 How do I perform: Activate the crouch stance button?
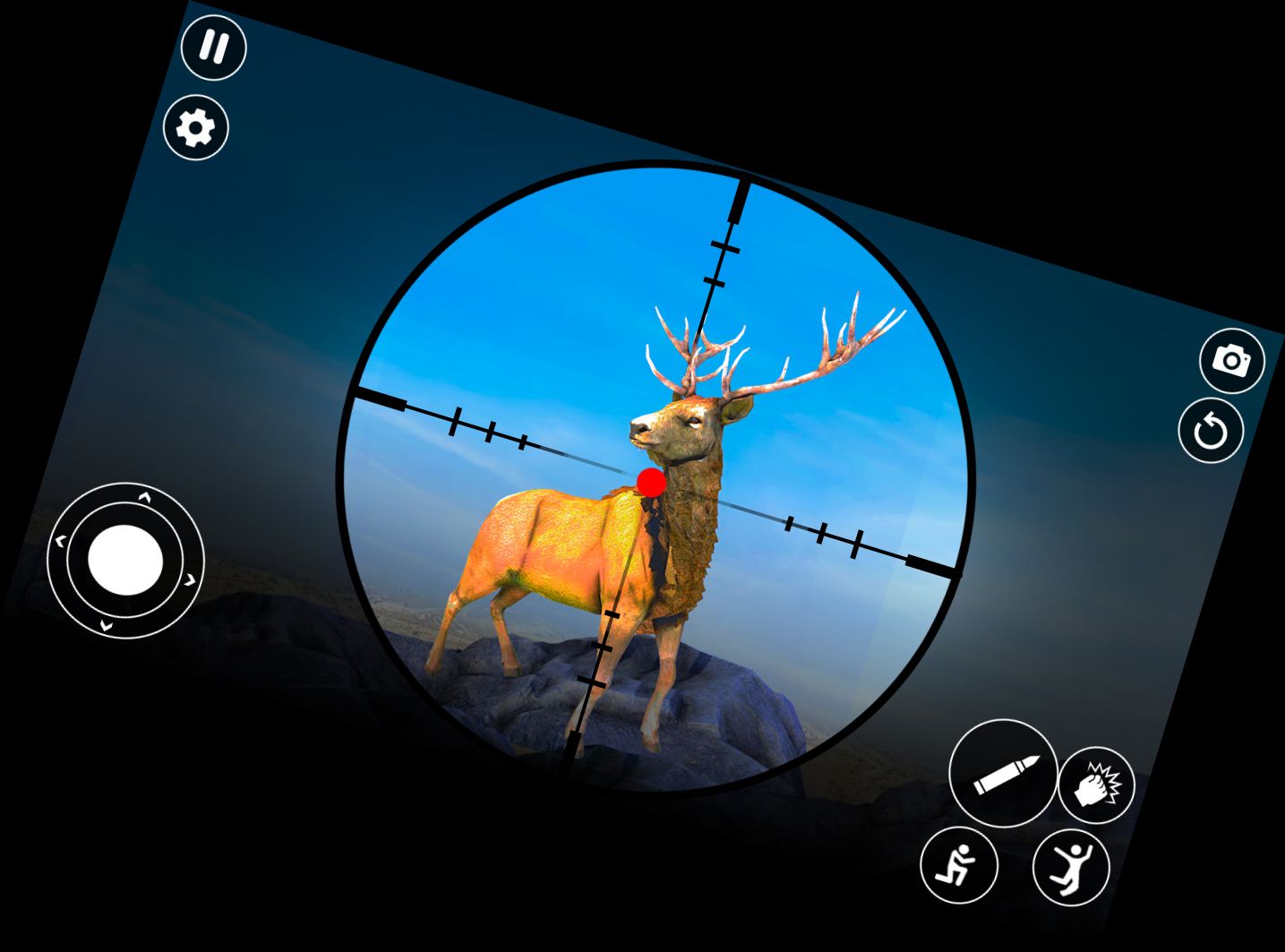point(958,866)
